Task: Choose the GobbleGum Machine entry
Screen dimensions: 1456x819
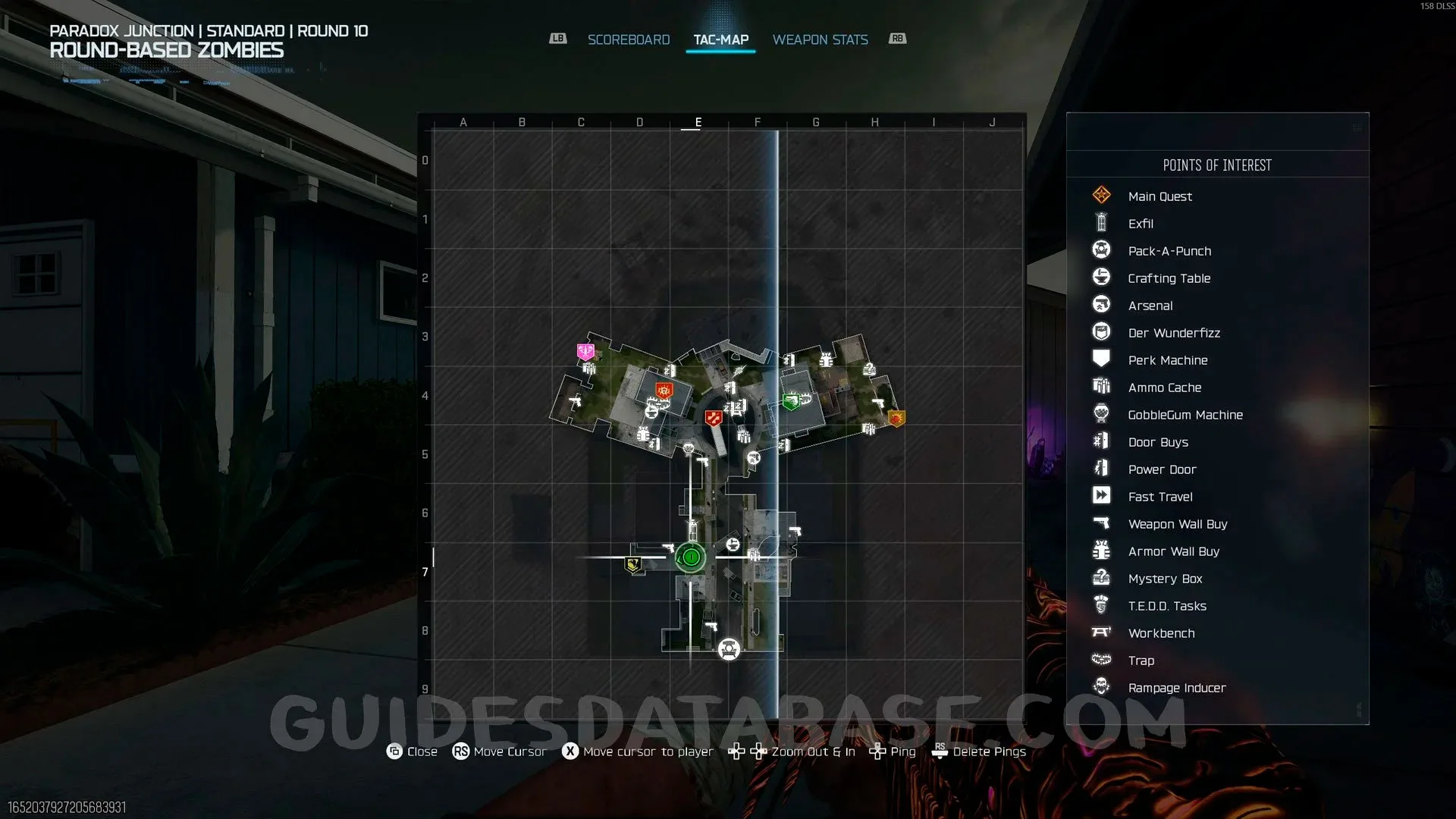Action: click(x=1185, y=415)
